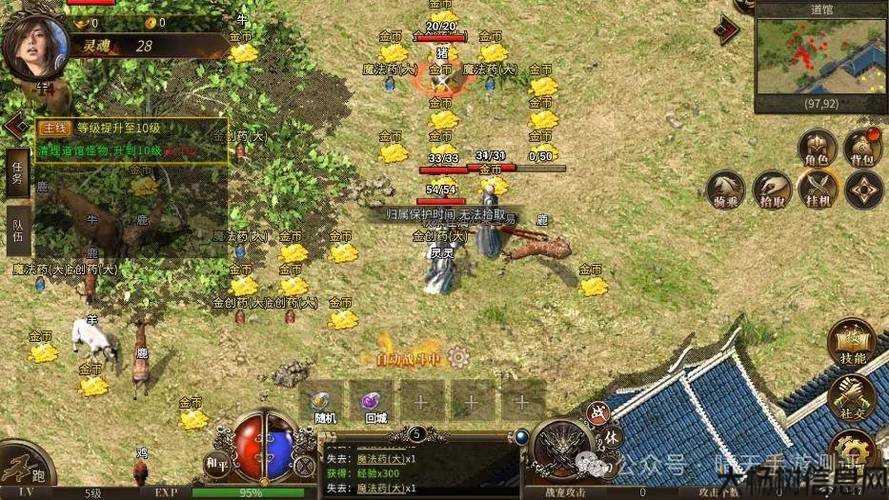Open the 社交 social menu

pyautogui.click(x=852, y=398)
